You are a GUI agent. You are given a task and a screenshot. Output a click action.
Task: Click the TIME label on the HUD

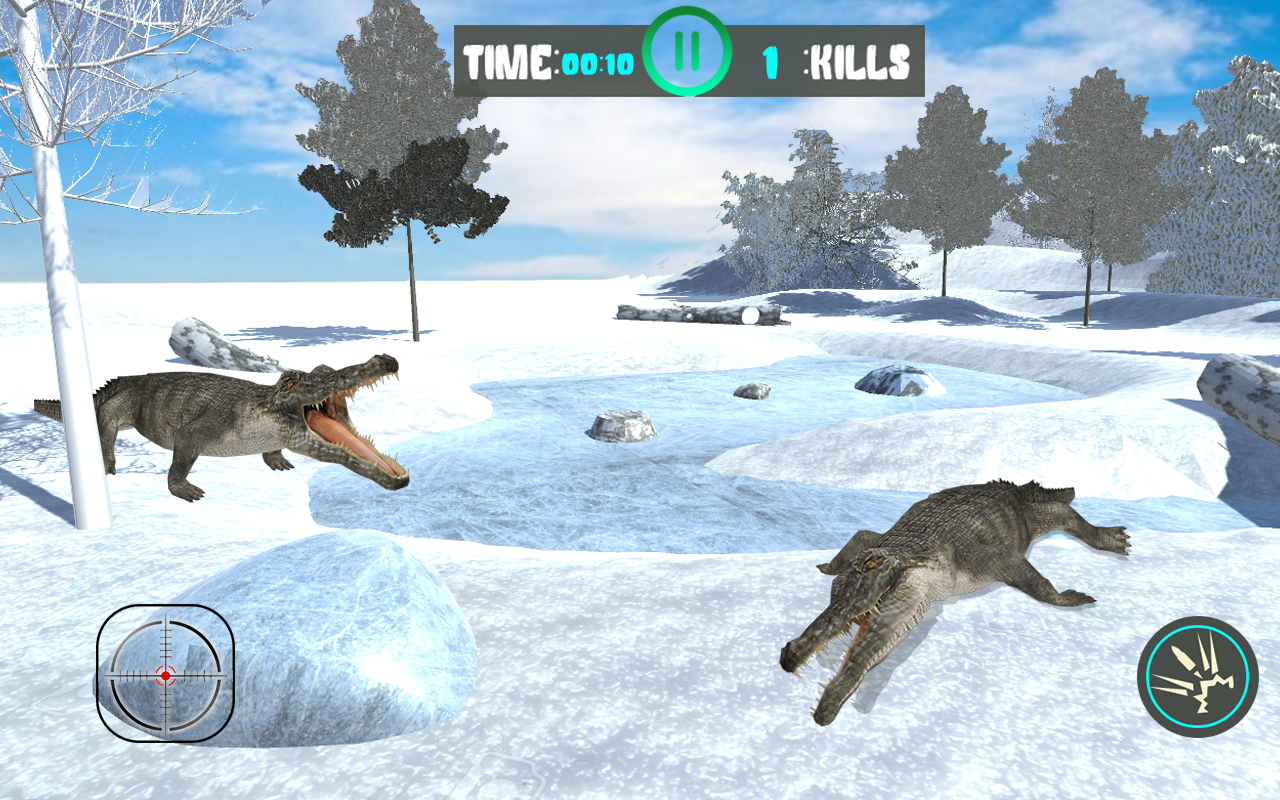pyautogui.click(x=508, y=60)
